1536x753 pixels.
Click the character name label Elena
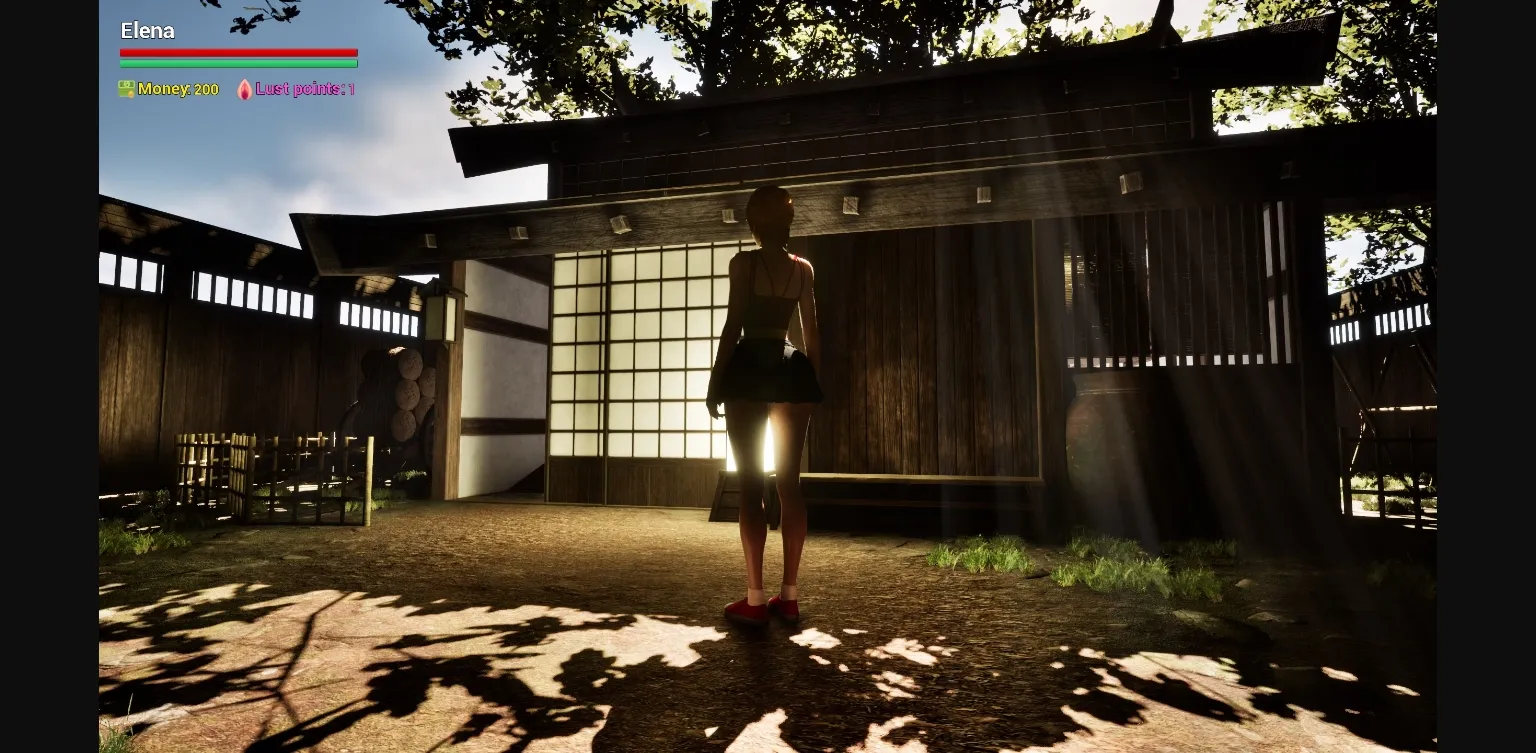click(147, 31)
